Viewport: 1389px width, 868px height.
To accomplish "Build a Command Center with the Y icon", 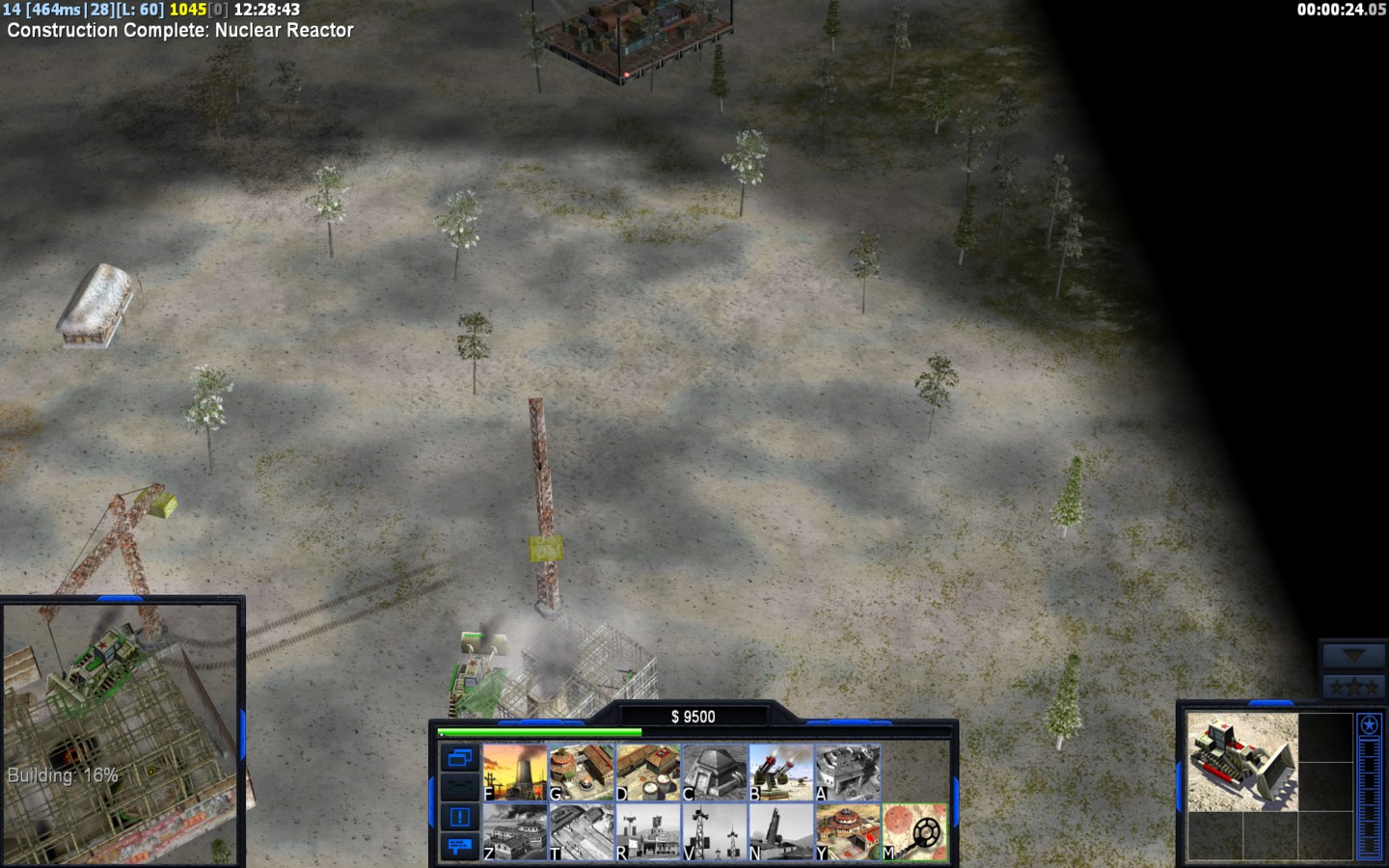I will click(848, 832).
